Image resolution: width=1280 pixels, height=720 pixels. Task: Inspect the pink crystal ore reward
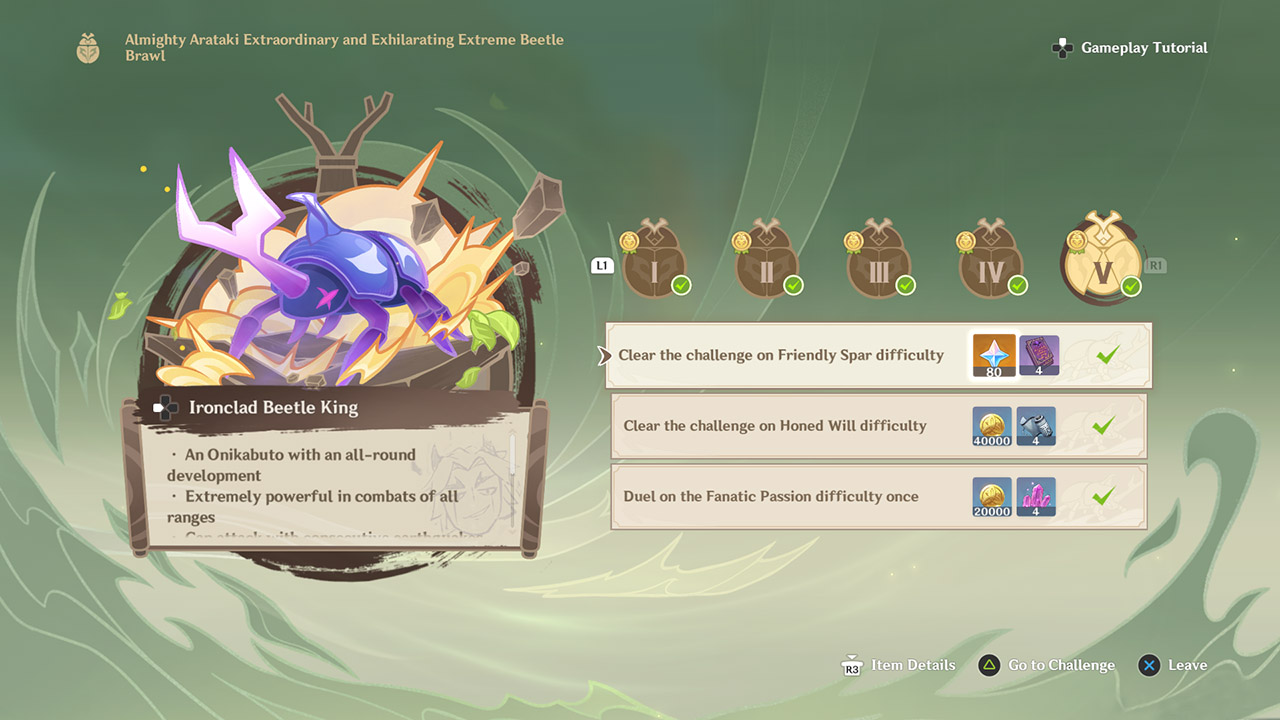click(1036, 497)
